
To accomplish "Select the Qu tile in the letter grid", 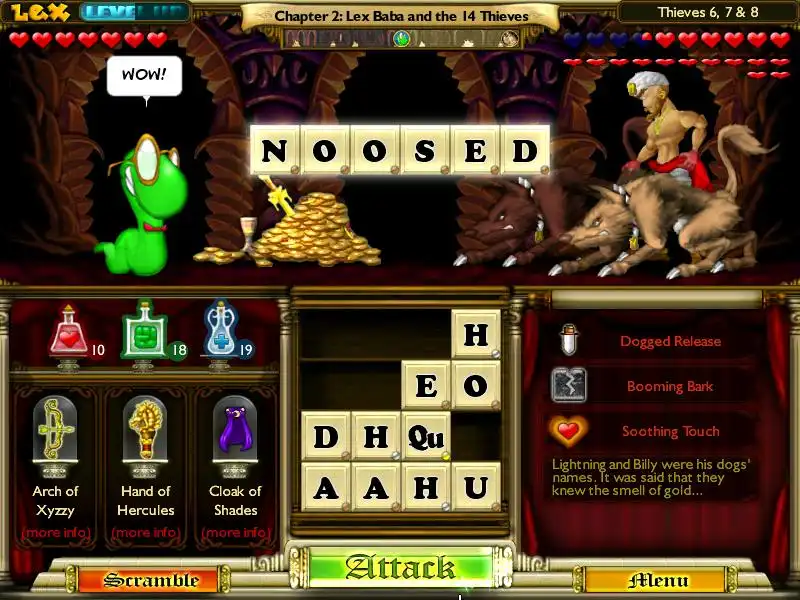I will pyautogui.click(x=425, y=436).
